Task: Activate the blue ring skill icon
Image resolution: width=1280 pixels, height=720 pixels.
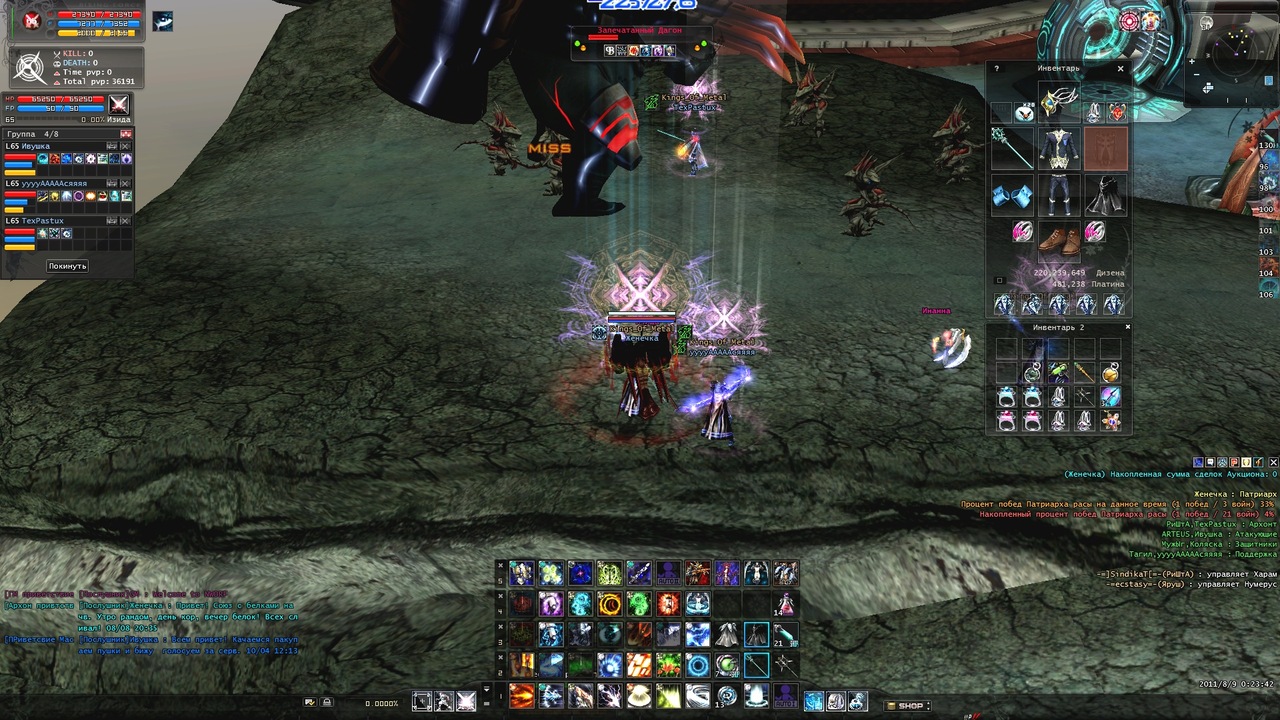Action: [698, 666]
